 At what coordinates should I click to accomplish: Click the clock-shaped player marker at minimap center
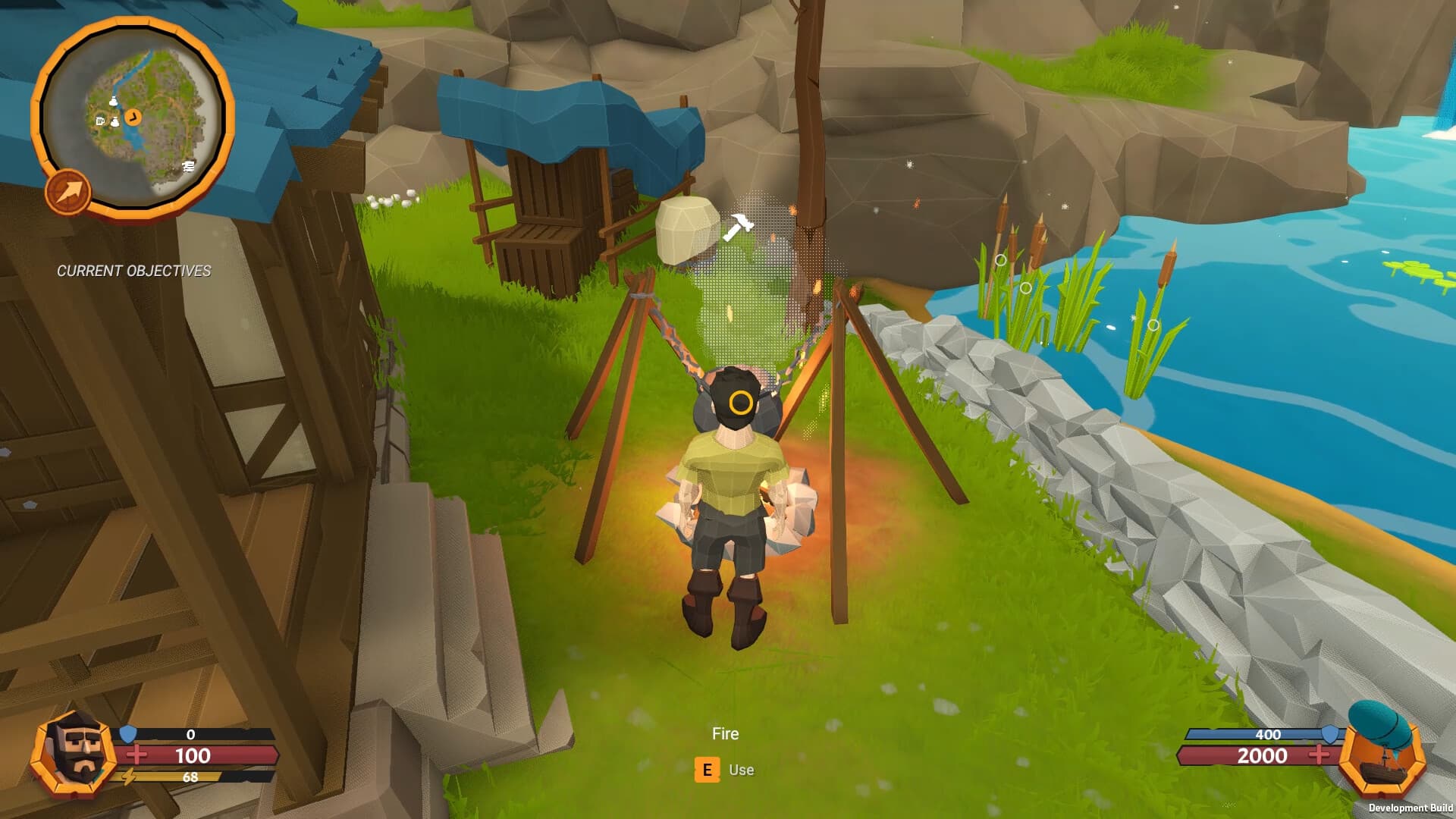(133, 116)
